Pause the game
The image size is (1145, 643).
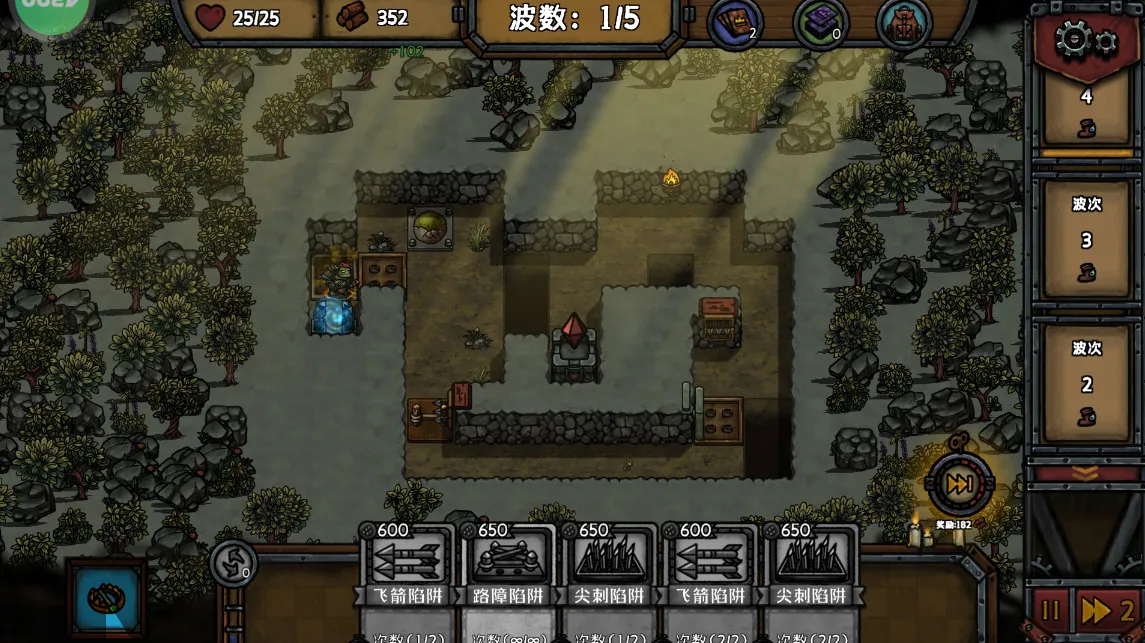click(1051, 610)
